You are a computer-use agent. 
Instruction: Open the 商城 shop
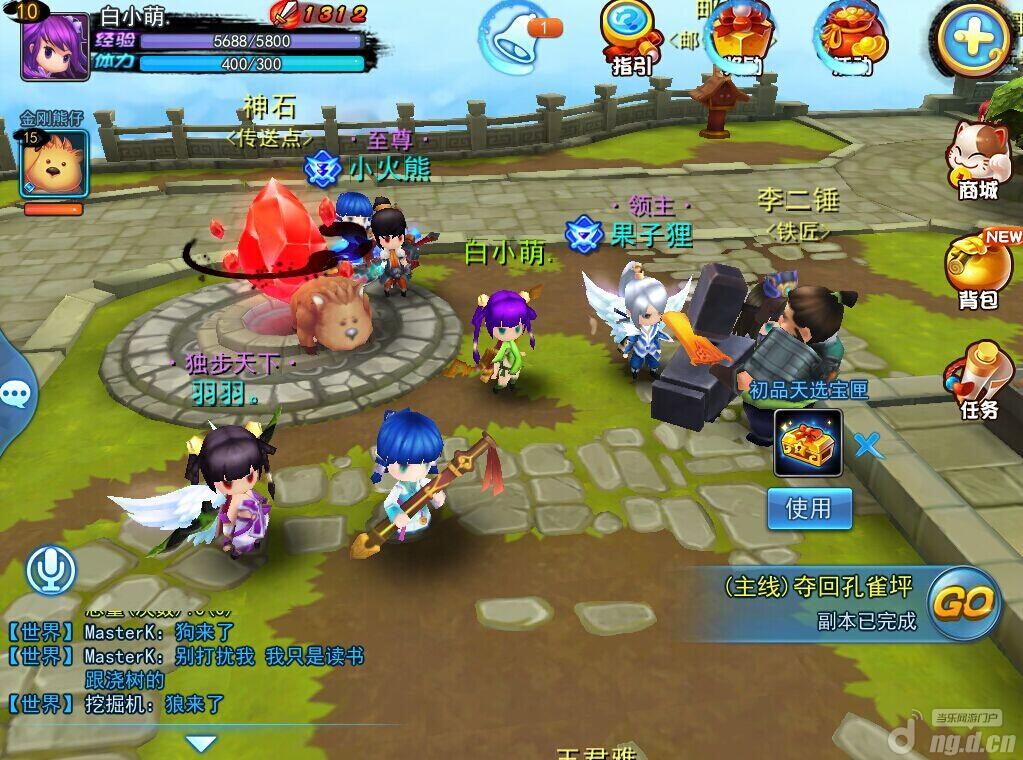pos(977,160)
